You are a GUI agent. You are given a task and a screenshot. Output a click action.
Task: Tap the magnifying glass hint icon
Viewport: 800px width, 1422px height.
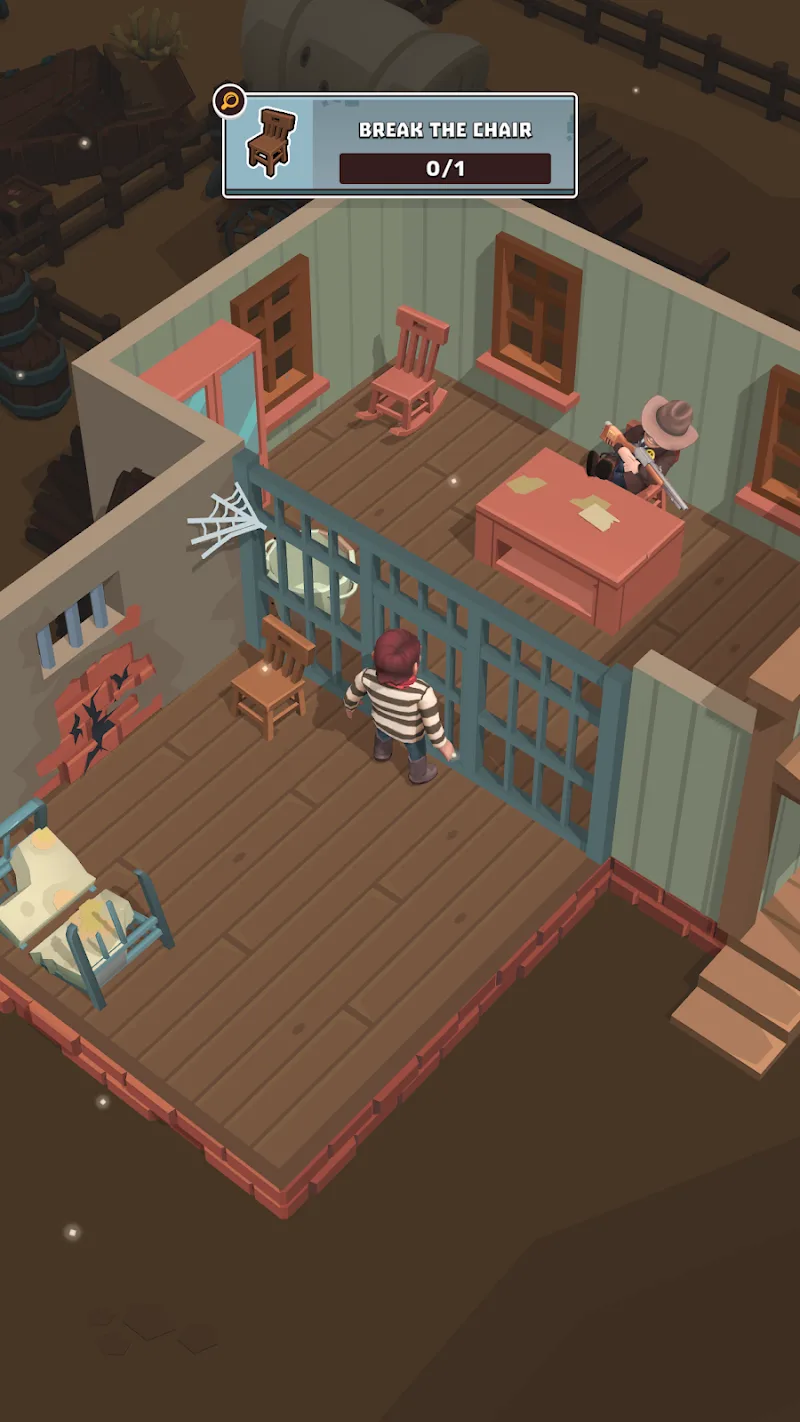coord(230,101)
